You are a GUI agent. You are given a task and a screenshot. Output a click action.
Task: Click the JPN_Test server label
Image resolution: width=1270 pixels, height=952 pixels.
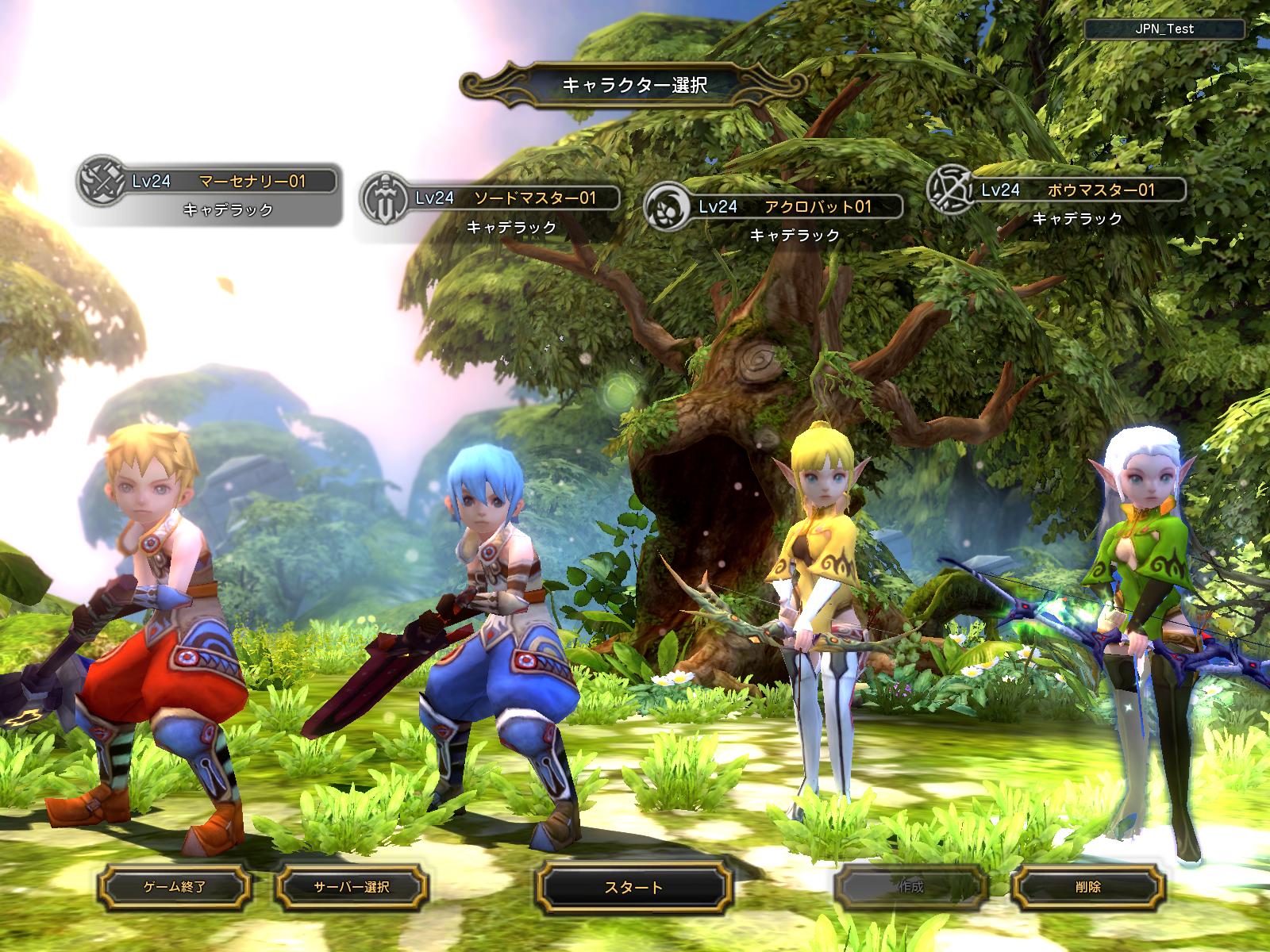(1164, 29)
